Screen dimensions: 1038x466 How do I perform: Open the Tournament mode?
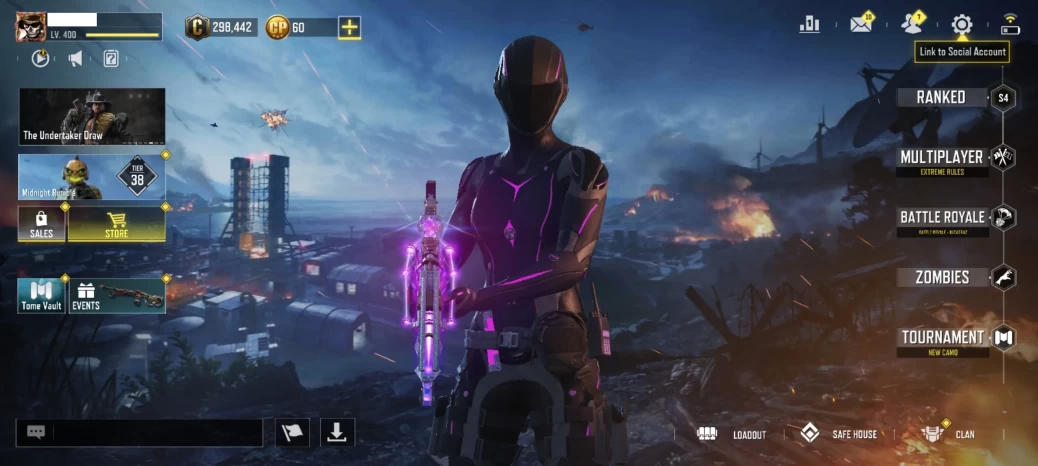942,337
